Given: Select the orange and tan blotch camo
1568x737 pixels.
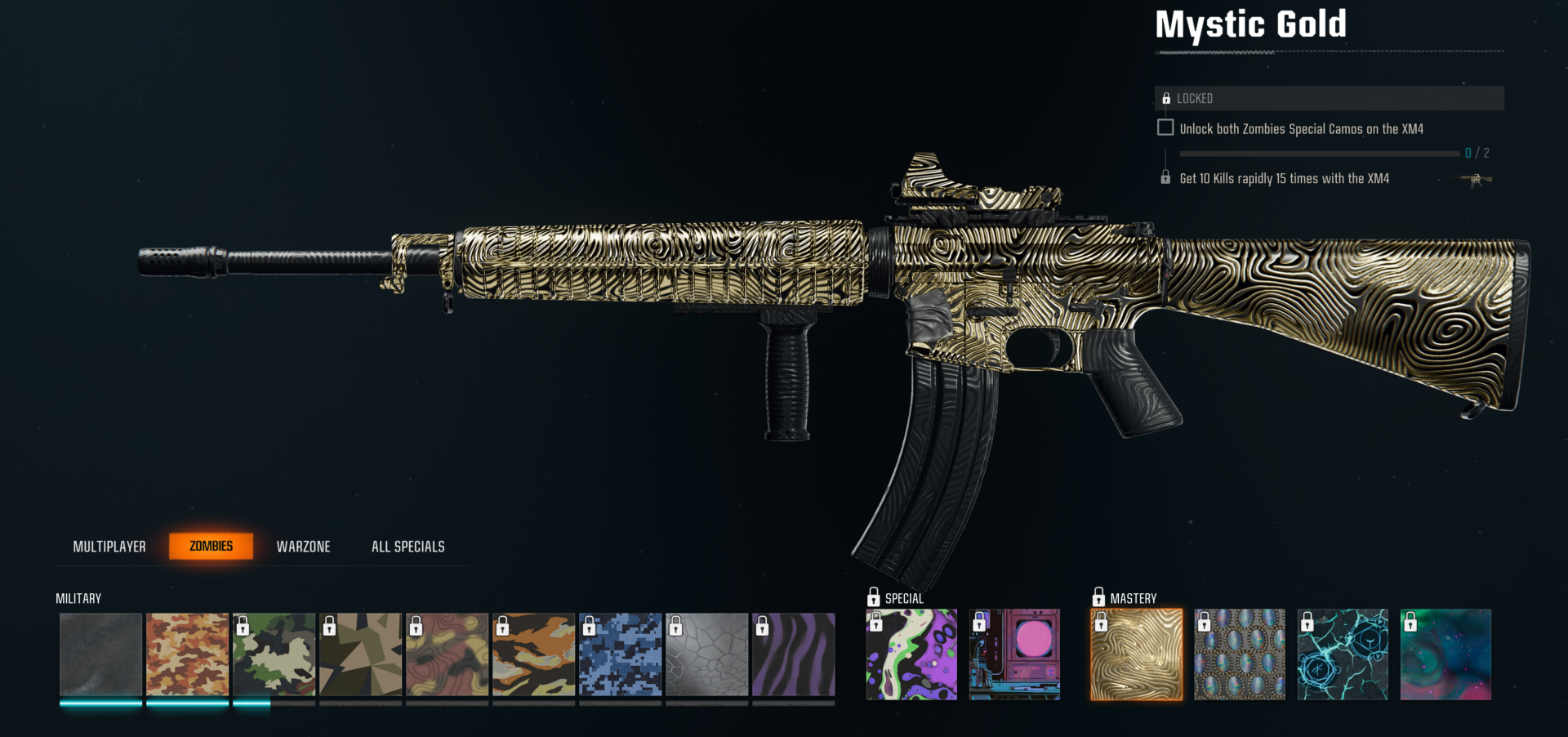Looking at the screenshot, I should [187, 654].
